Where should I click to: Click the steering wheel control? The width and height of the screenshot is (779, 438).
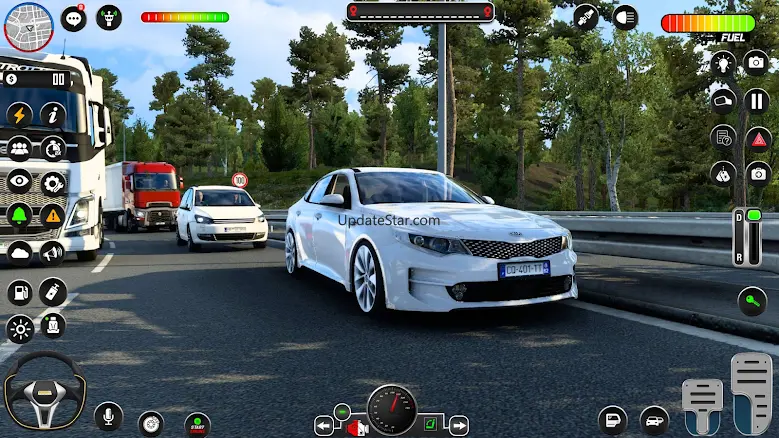point(44,391)
